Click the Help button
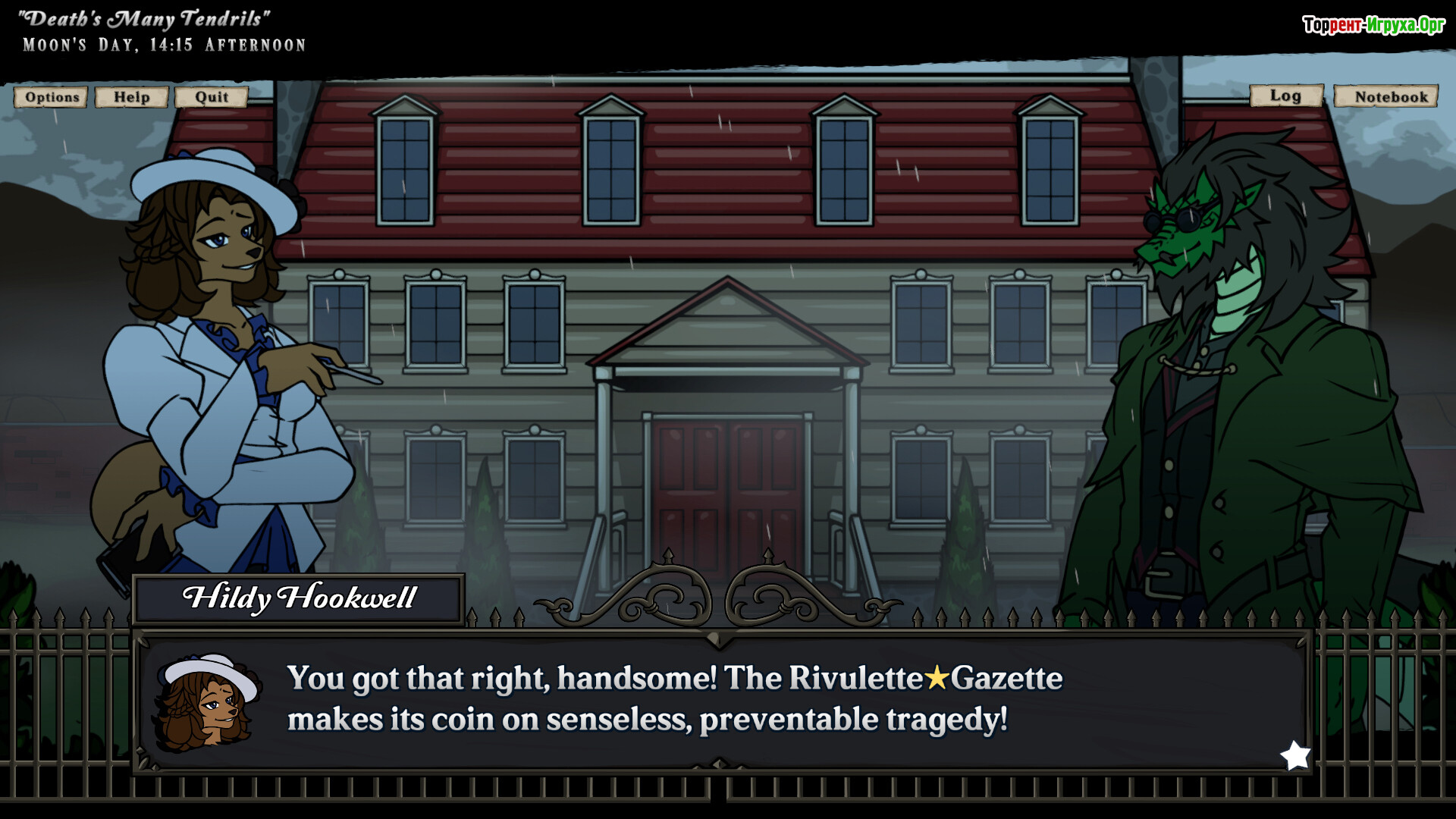The width and height of the screenshot is (1456, 819). coord(131,97)
